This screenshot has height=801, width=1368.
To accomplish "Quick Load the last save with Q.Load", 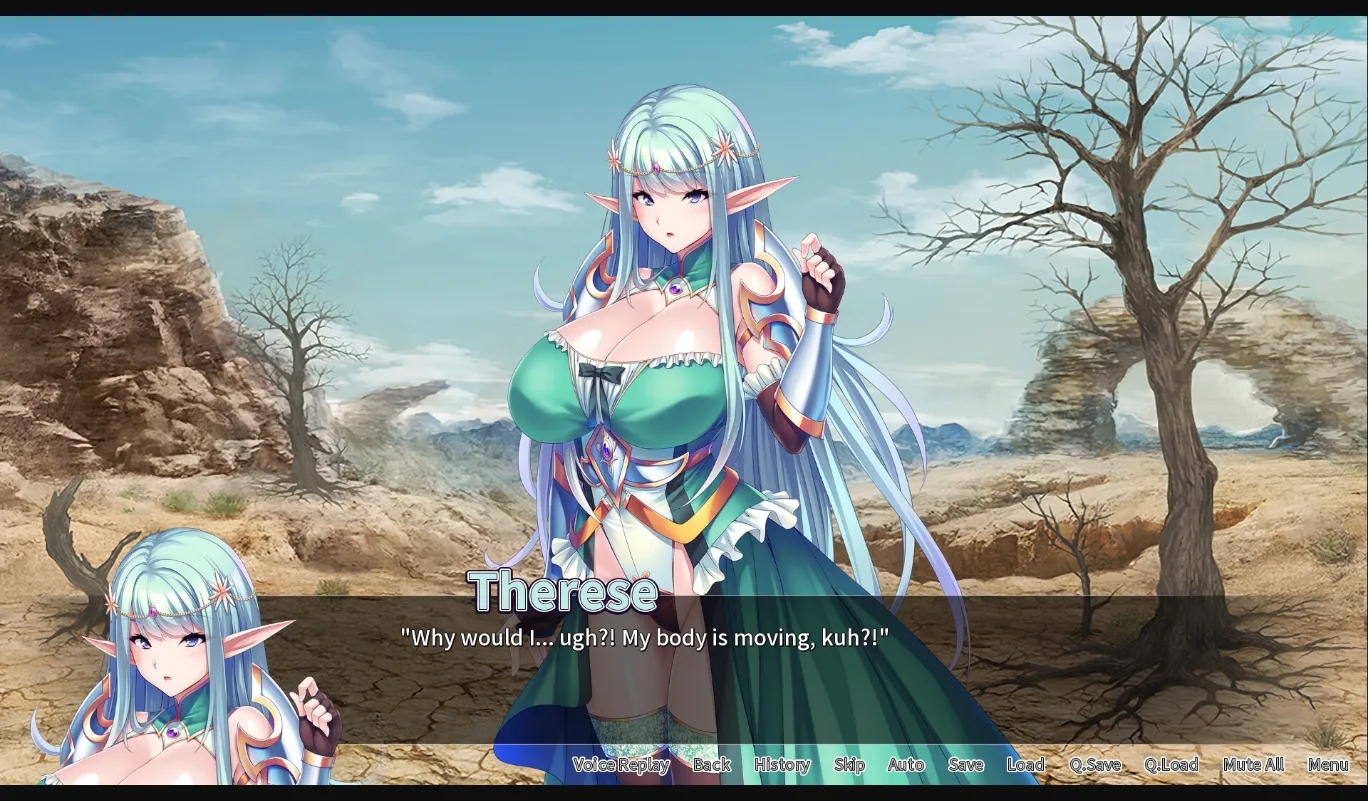I will [1170, 765].
